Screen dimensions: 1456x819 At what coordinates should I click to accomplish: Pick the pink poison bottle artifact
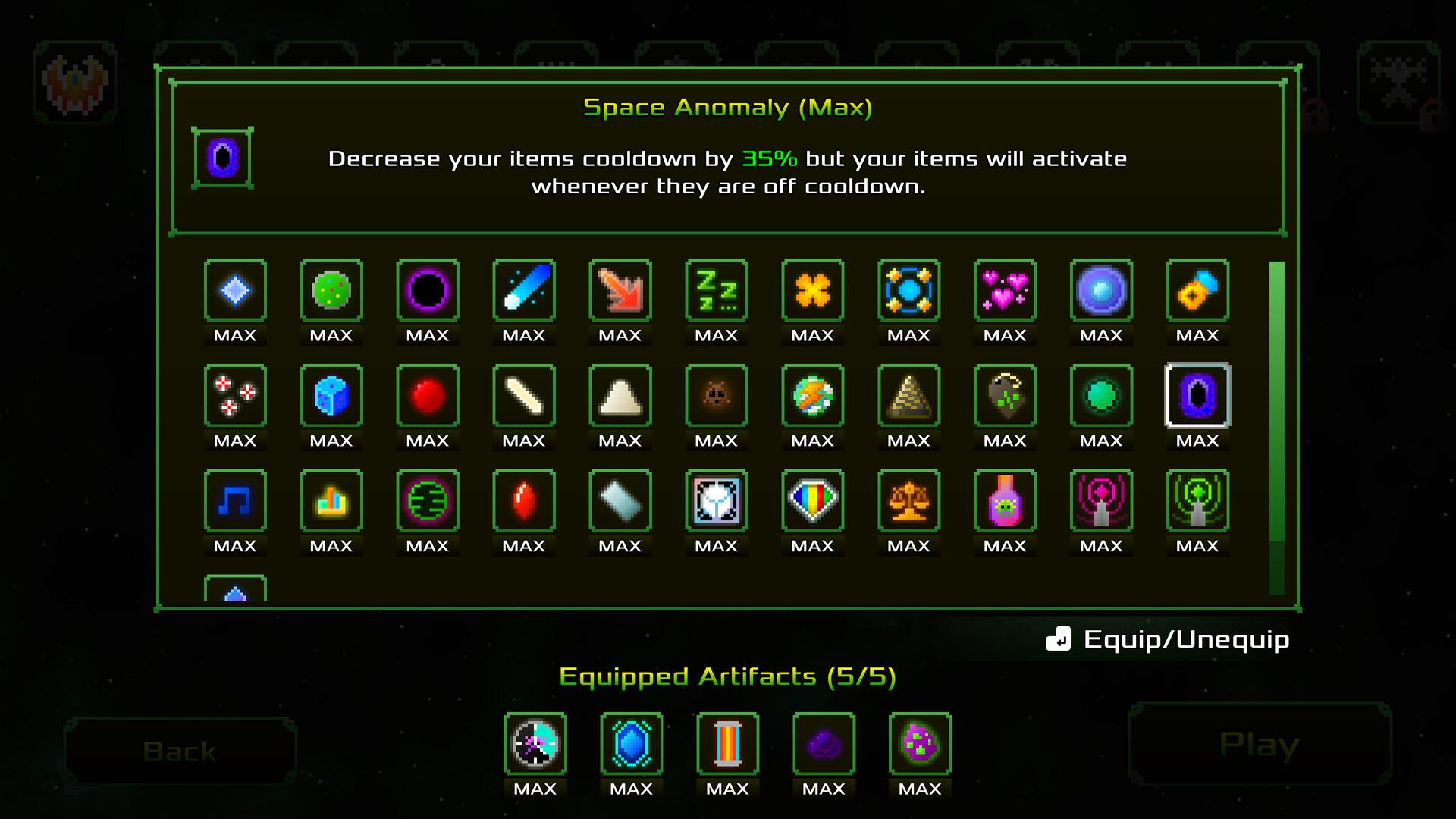click(x=1005, y=501)
